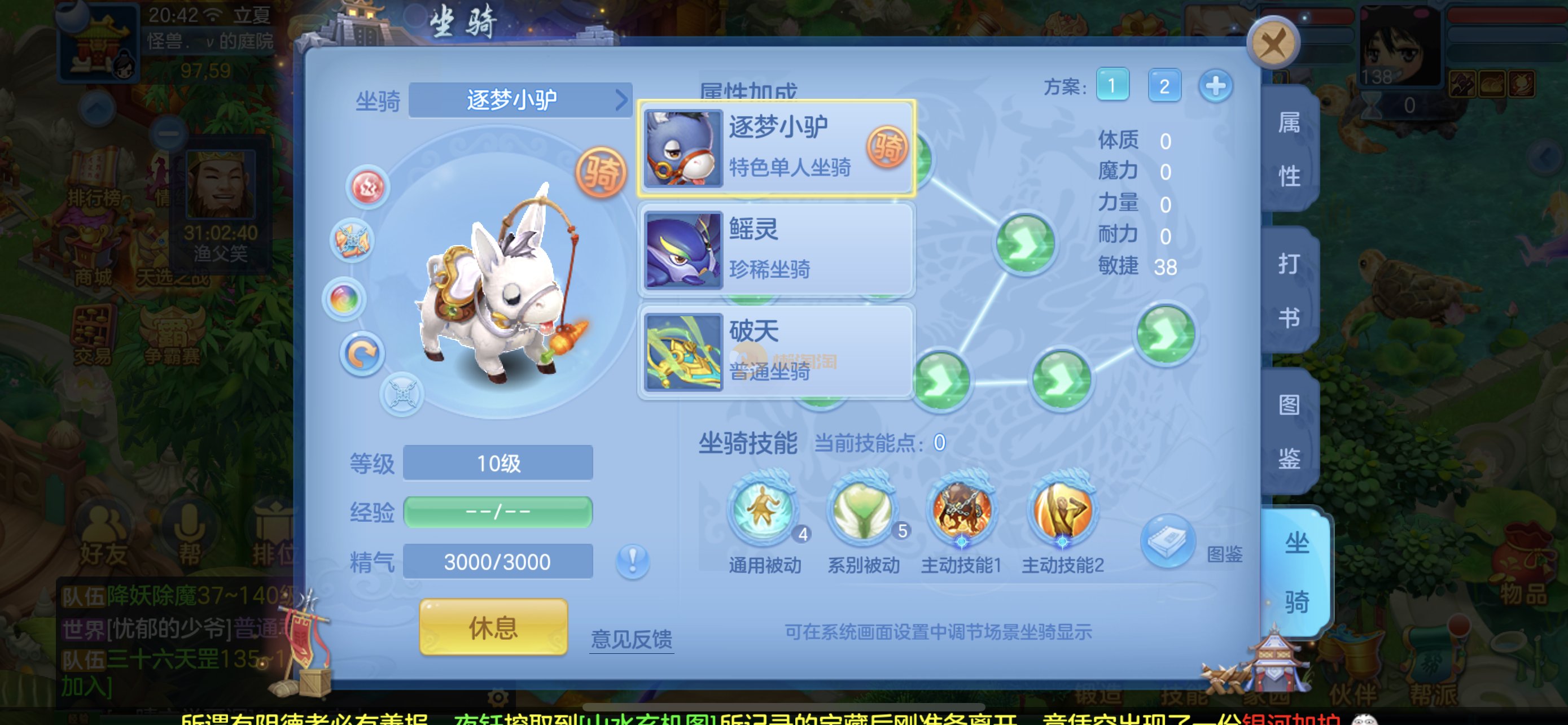Open the 打书 side tab
The width and height of the screenshot is (1568, 725).
(1289, 290)
